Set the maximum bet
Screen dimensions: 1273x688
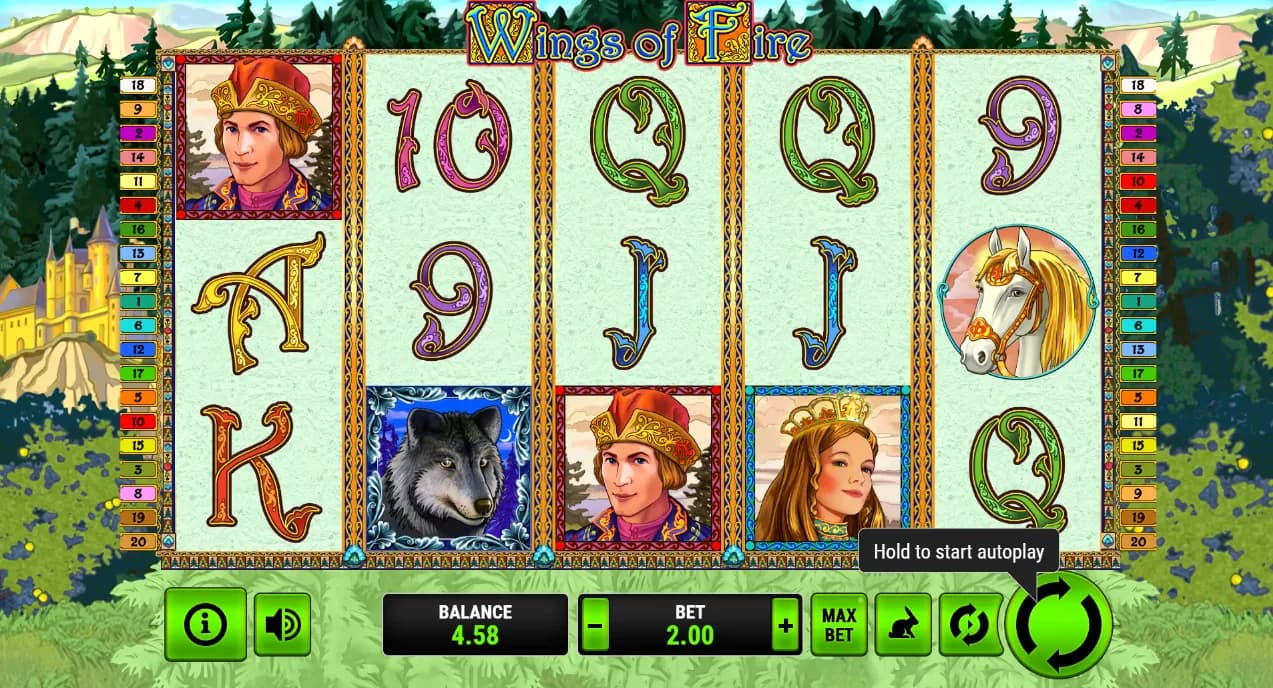(838, 624)
